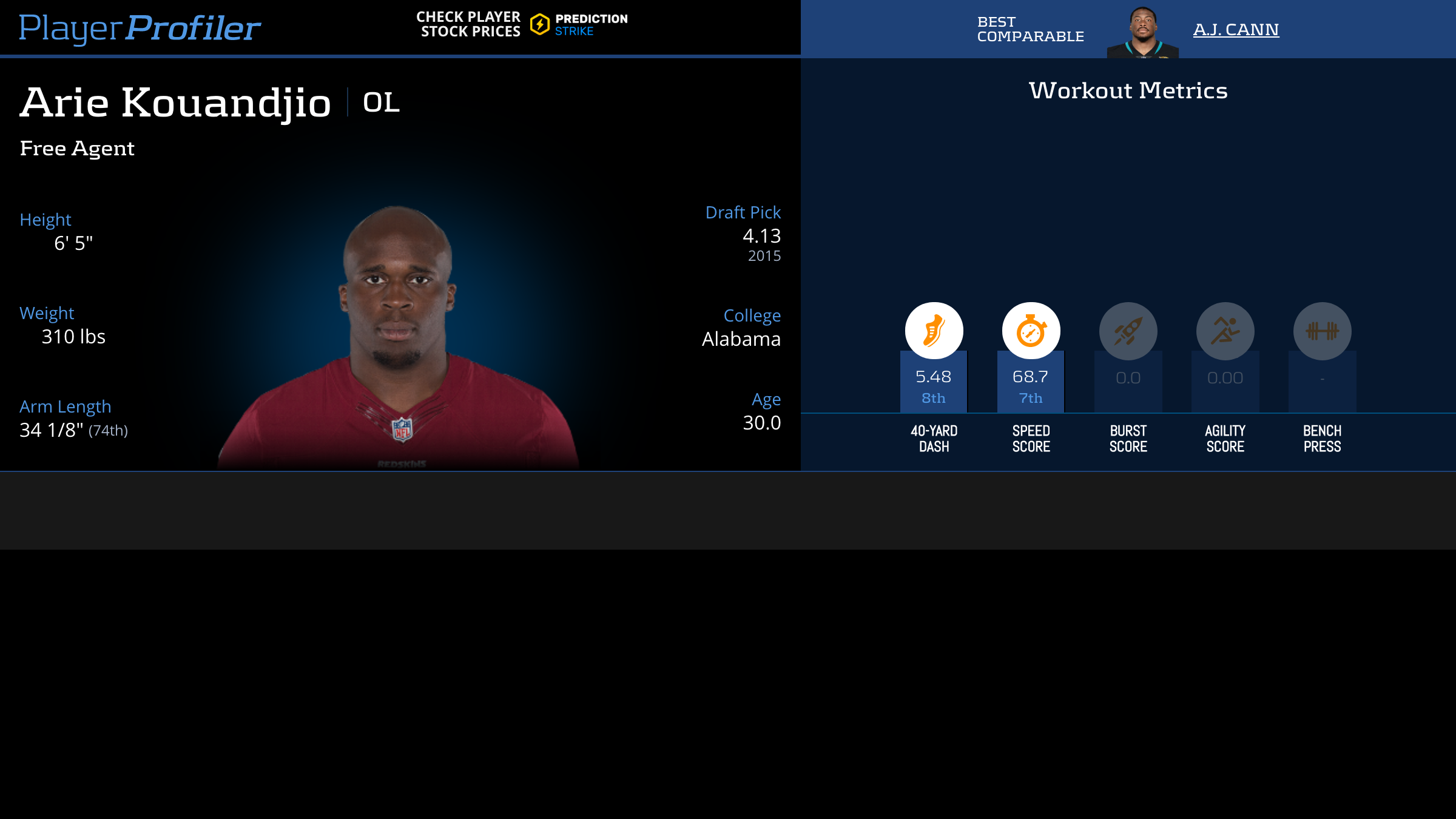Select the Speed Score stopwatch icon

coord(1031,331)
